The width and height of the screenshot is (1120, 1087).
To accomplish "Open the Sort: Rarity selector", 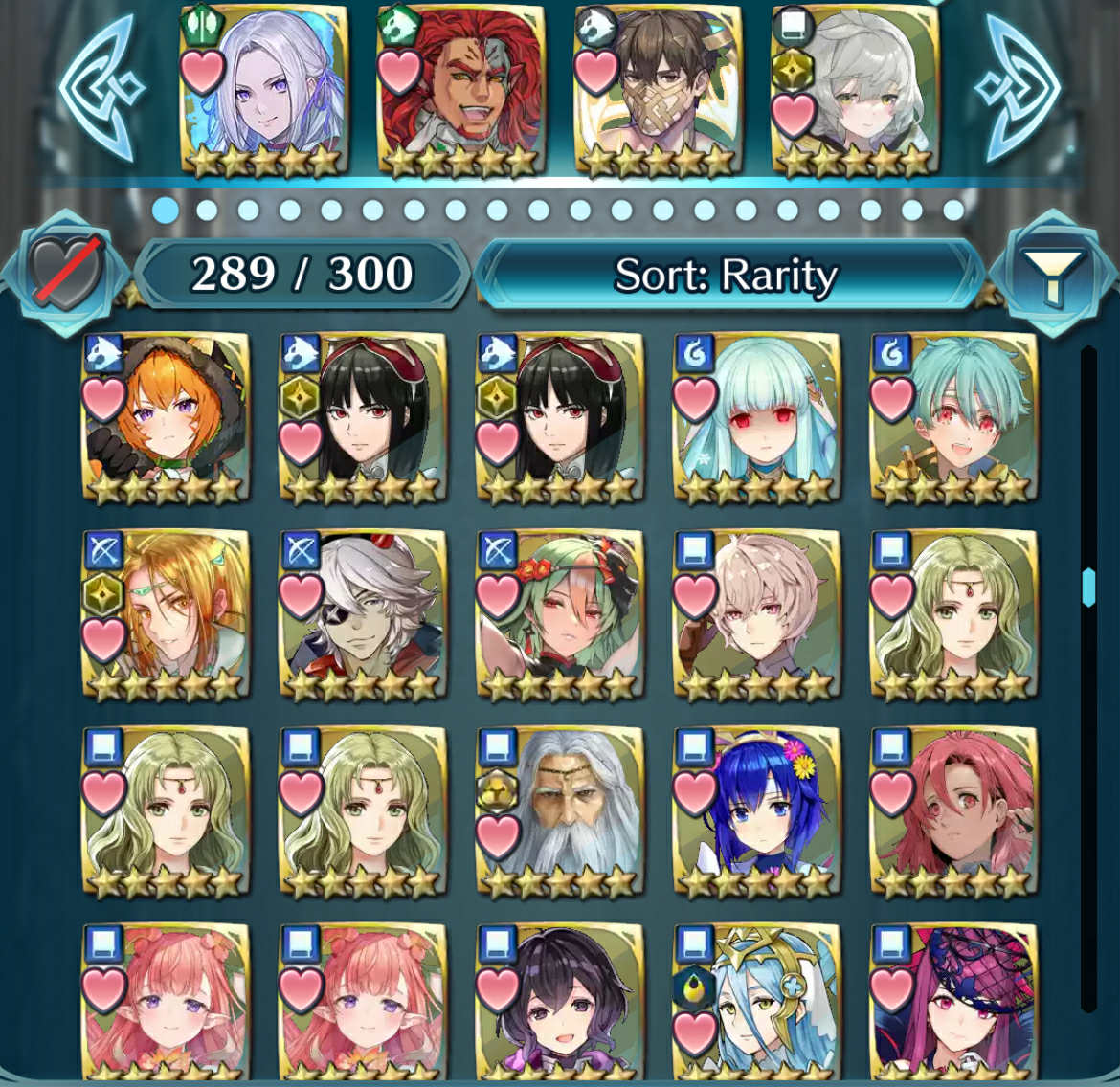I will [728, 276].
